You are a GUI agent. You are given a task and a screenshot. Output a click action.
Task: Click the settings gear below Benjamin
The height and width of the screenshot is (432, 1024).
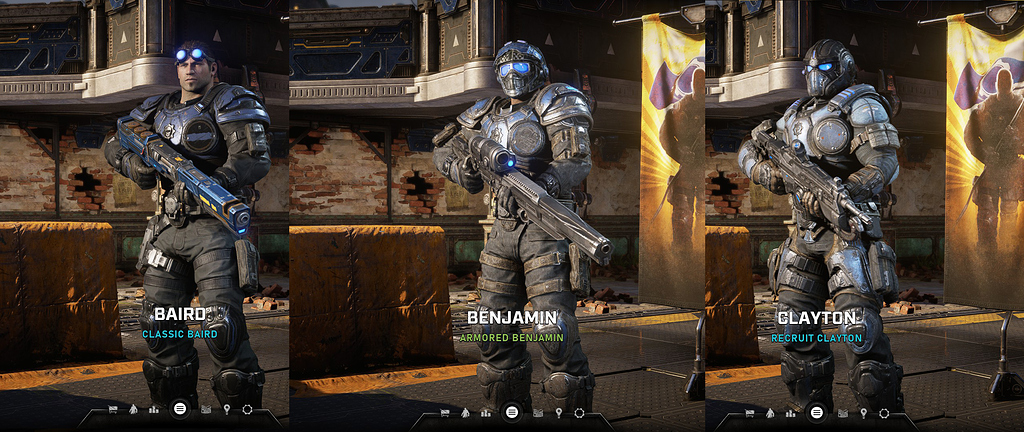coord(579,411)
